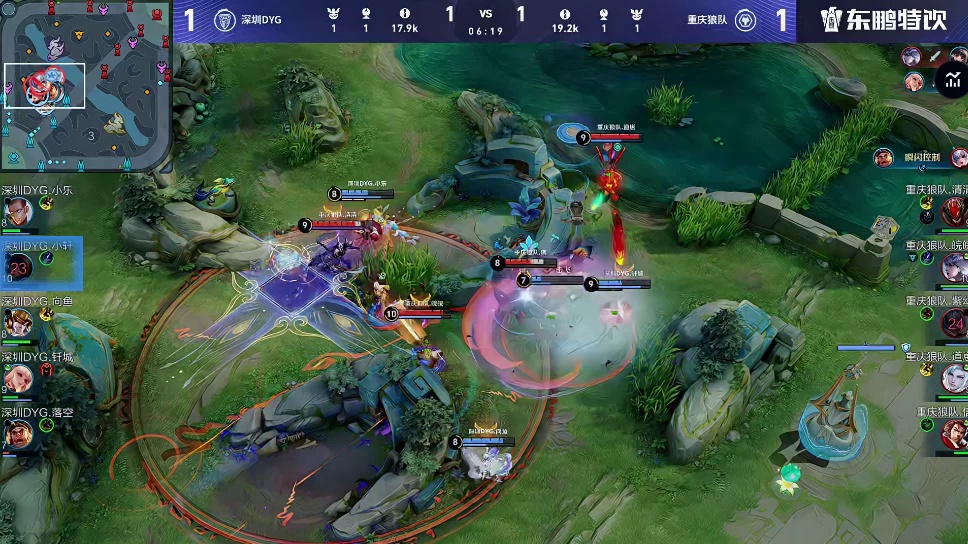968x544 pixels.
Task: Select 深圳DYG.落空 hero portrait
Action: point(20,433)
